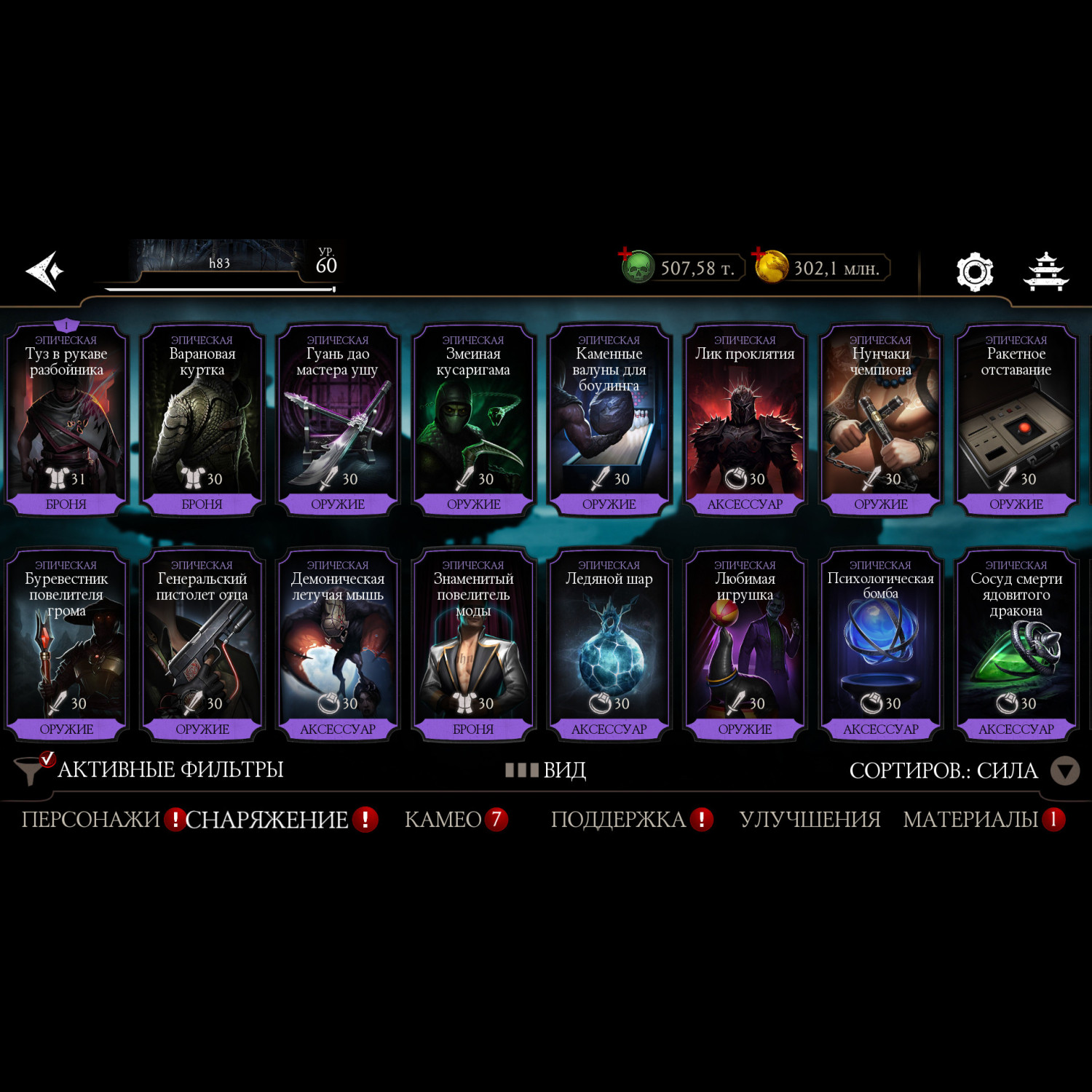Switch to the Камео tab

pyautogui.click(x=443, y=820)
